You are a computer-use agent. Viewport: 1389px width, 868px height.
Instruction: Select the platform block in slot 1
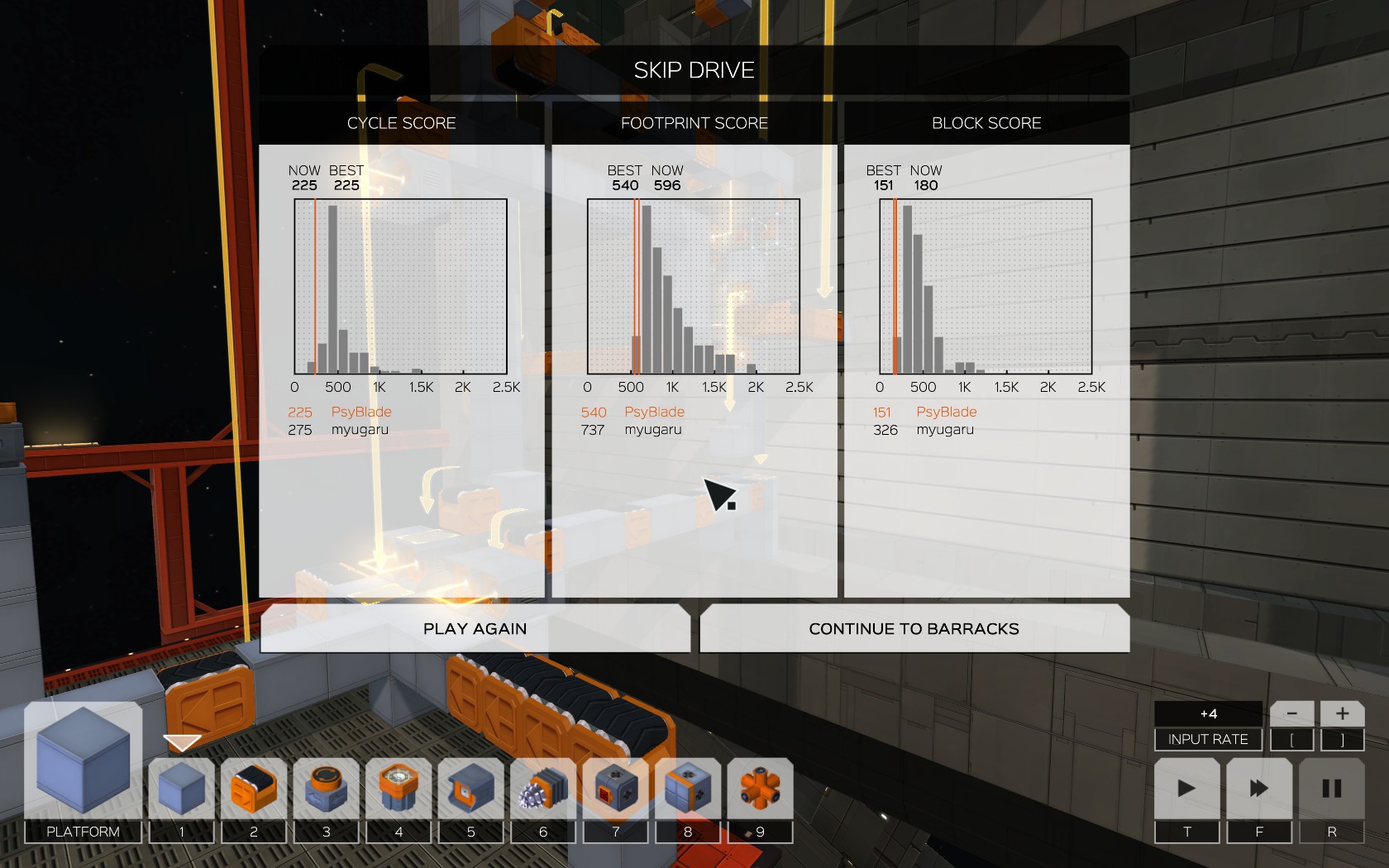click(x=182, y=789)
